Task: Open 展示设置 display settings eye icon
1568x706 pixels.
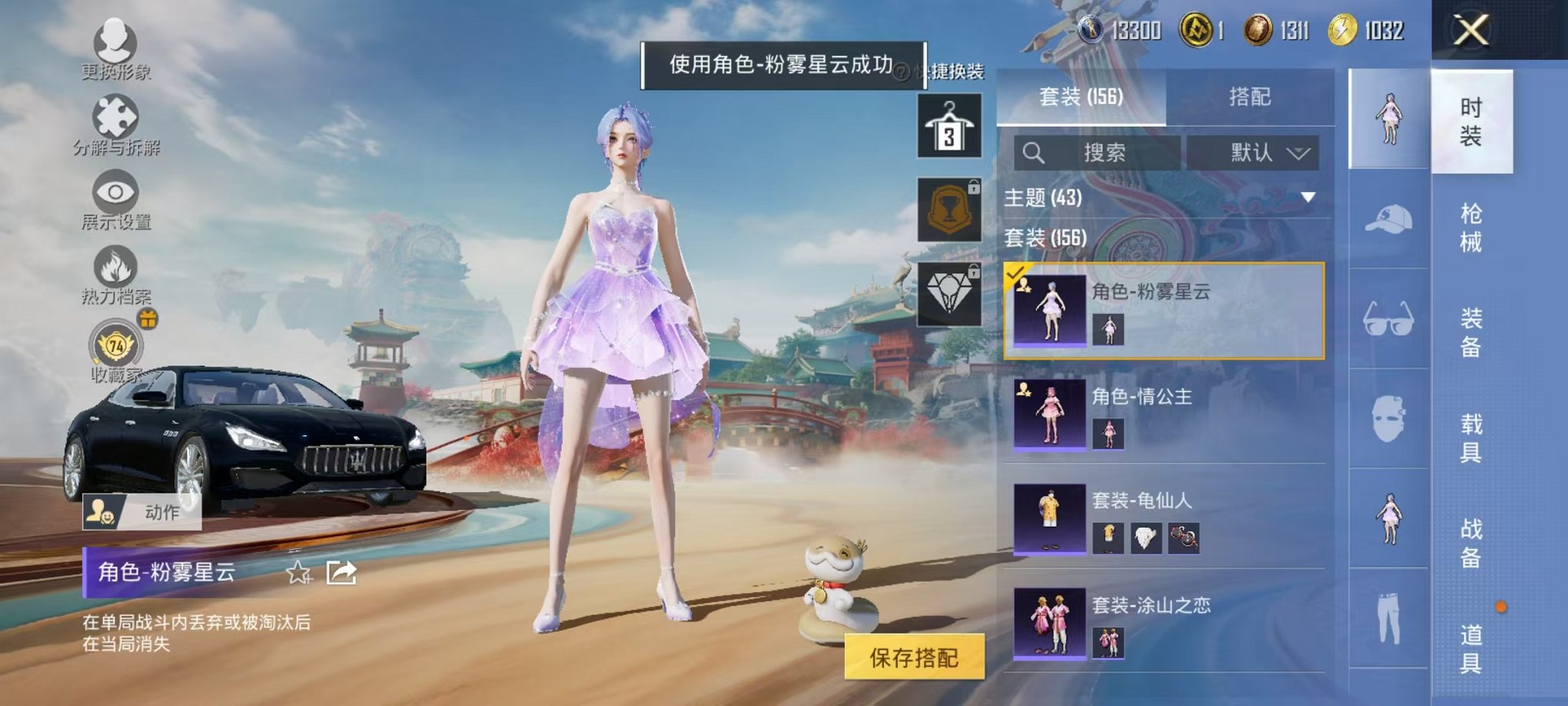Action: 114,191
